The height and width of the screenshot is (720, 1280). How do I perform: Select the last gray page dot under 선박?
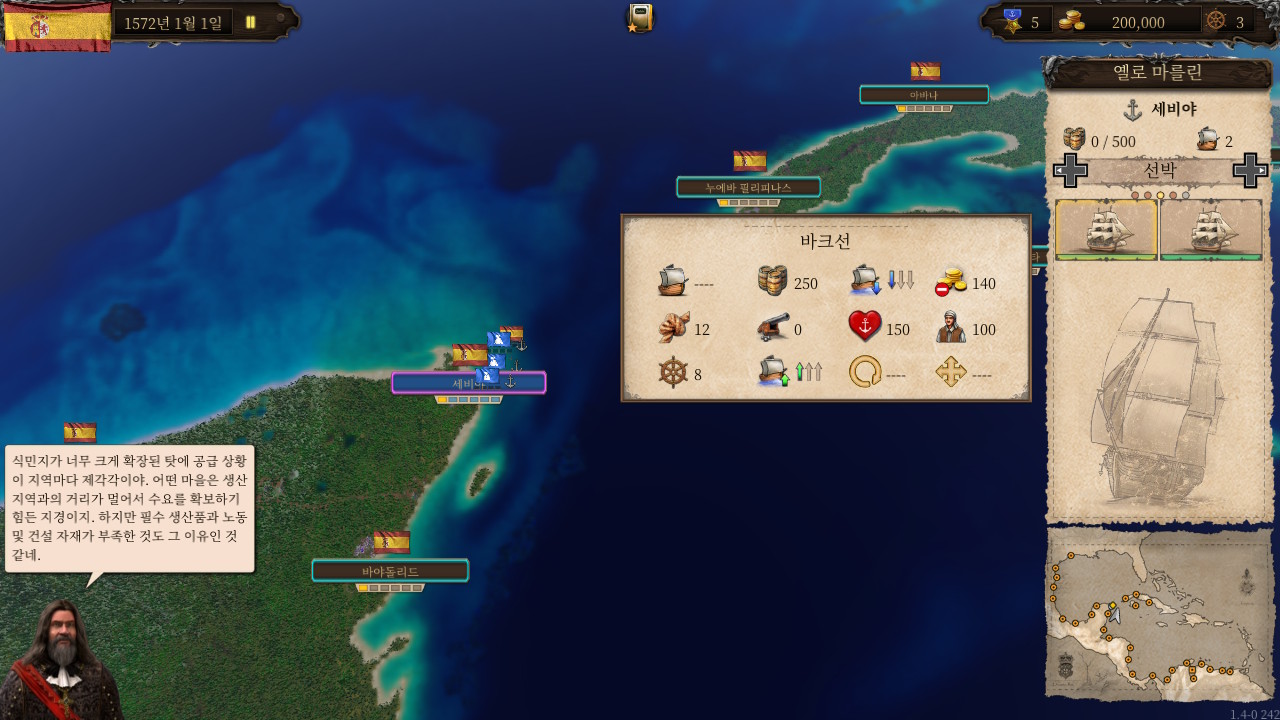1185,193
